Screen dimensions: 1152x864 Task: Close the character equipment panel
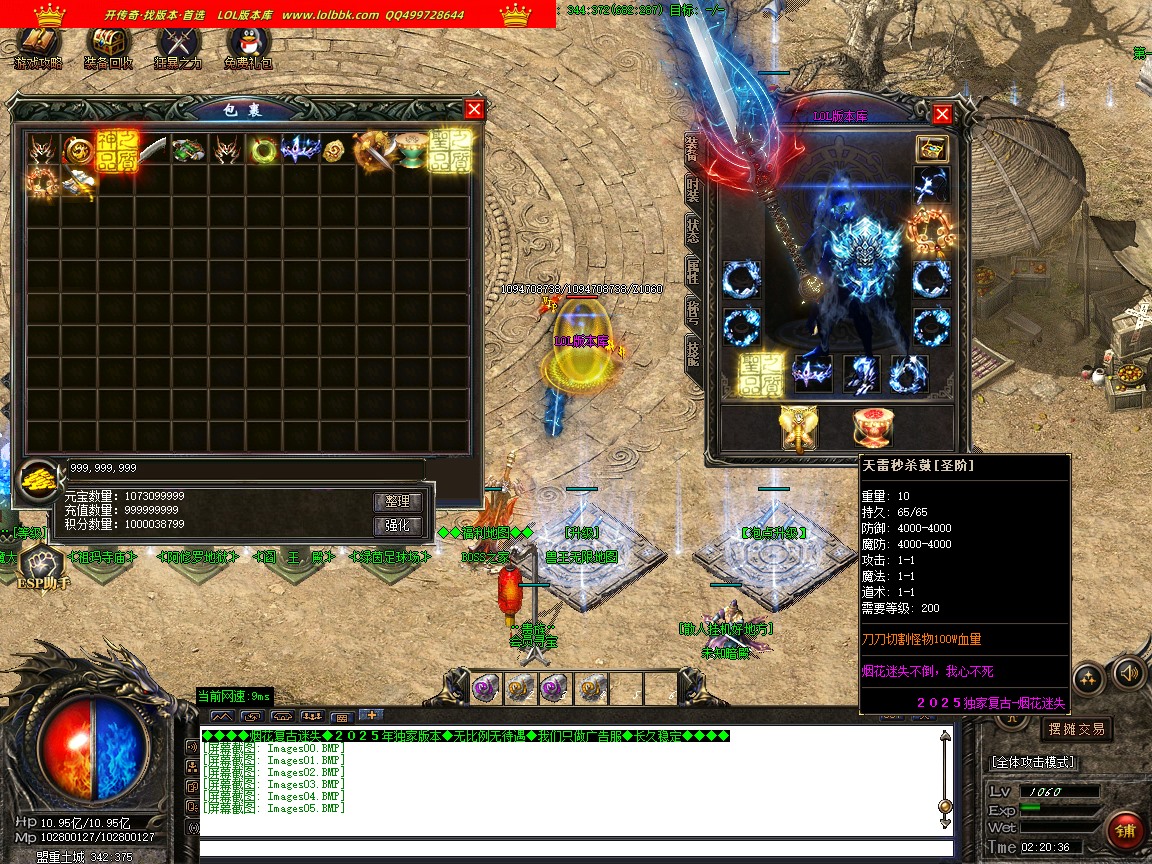[x=941, y=115]
